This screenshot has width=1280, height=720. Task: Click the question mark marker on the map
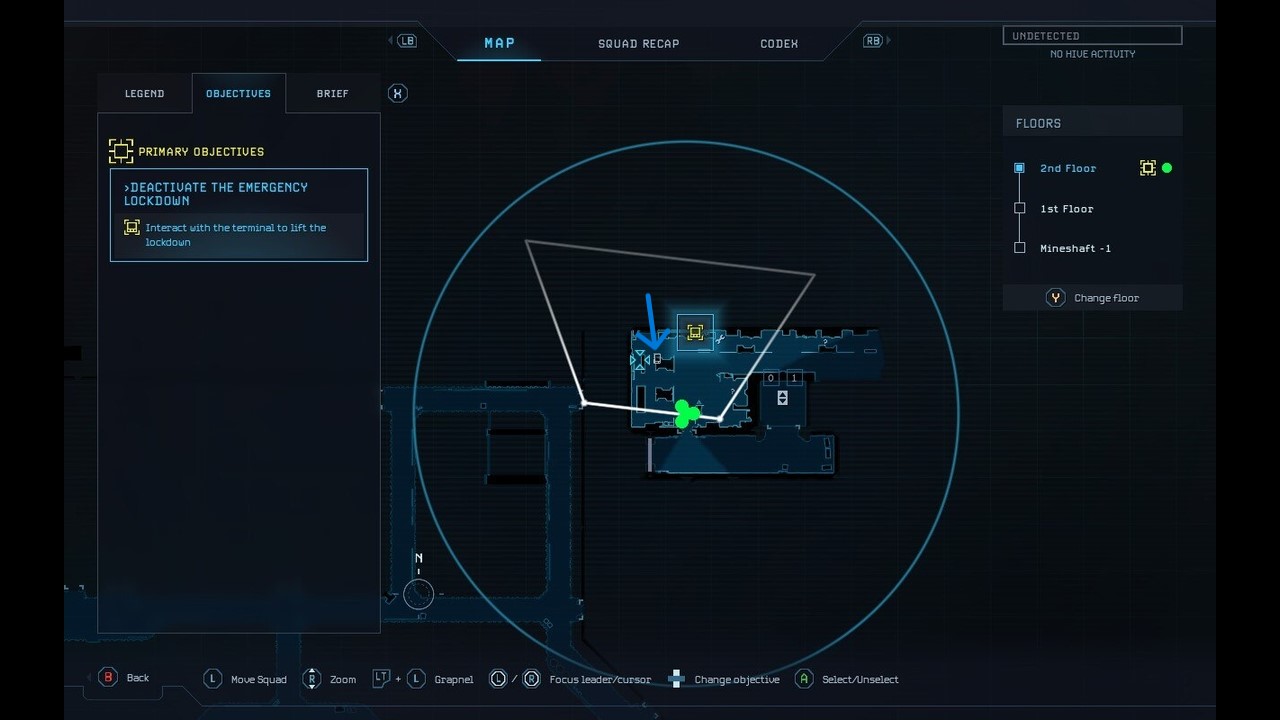coord(824,341)
